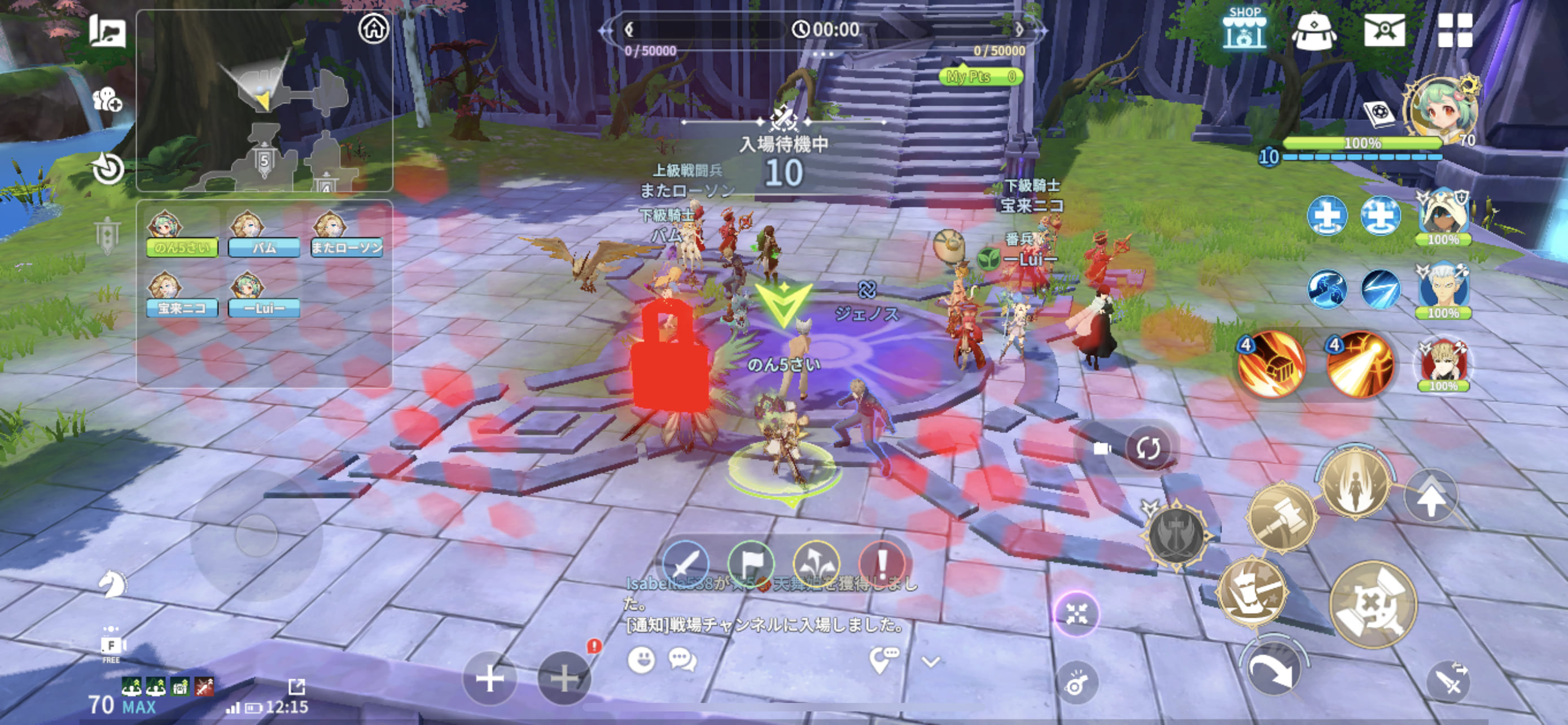1568x725 pixels.
Task: Tap the home icon on the minimap
Action: pyautogui.click(x=373, y=28)
